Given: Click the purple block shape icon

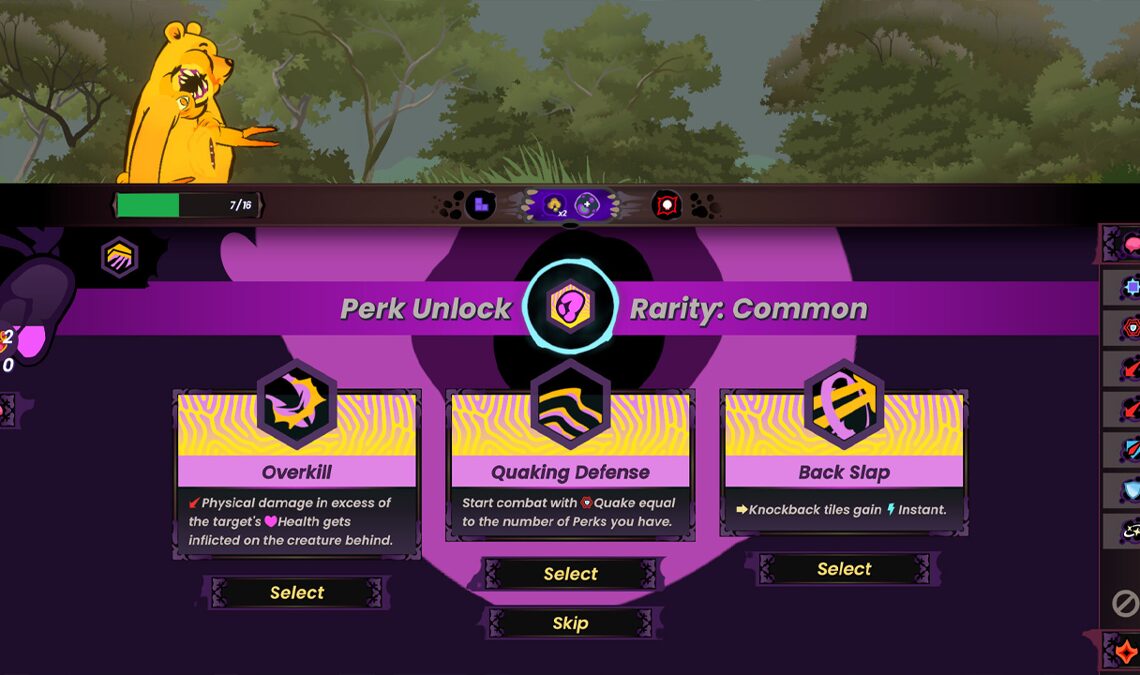Looking at the screenshot, I should 481,206.
